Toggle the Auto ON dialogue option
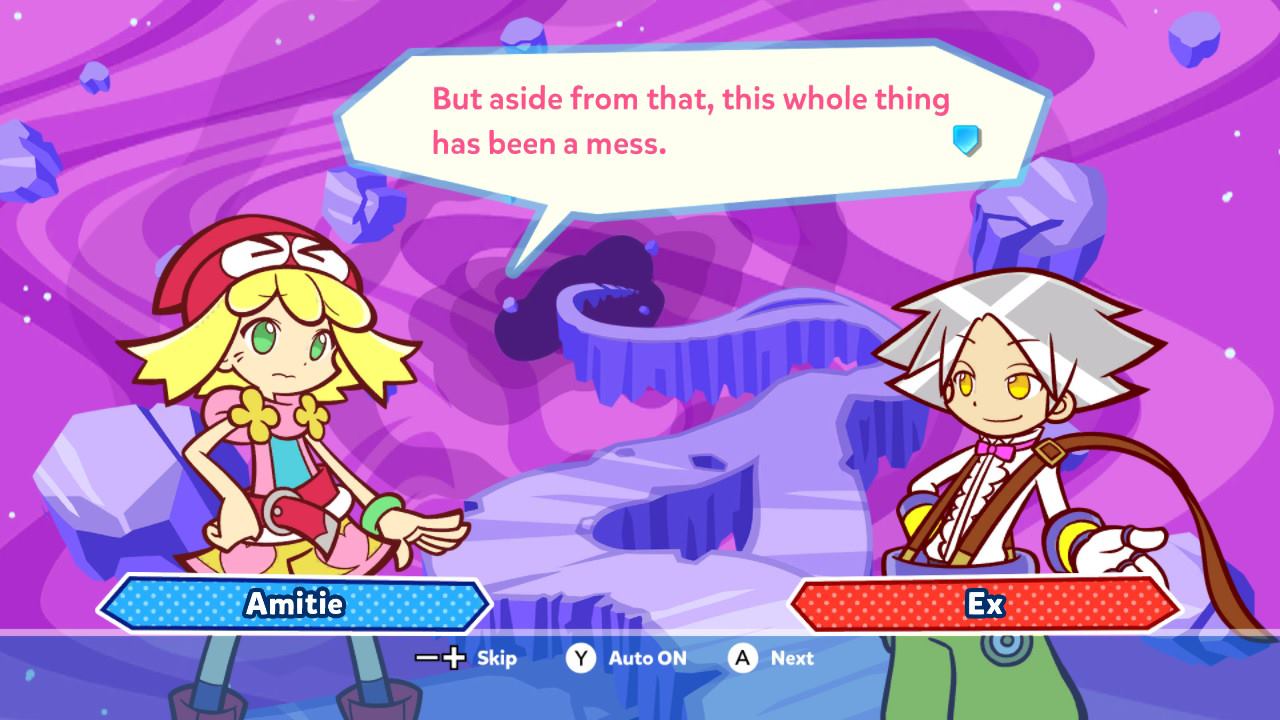The width and height of the screenshot is (1280, 720). 626,658
